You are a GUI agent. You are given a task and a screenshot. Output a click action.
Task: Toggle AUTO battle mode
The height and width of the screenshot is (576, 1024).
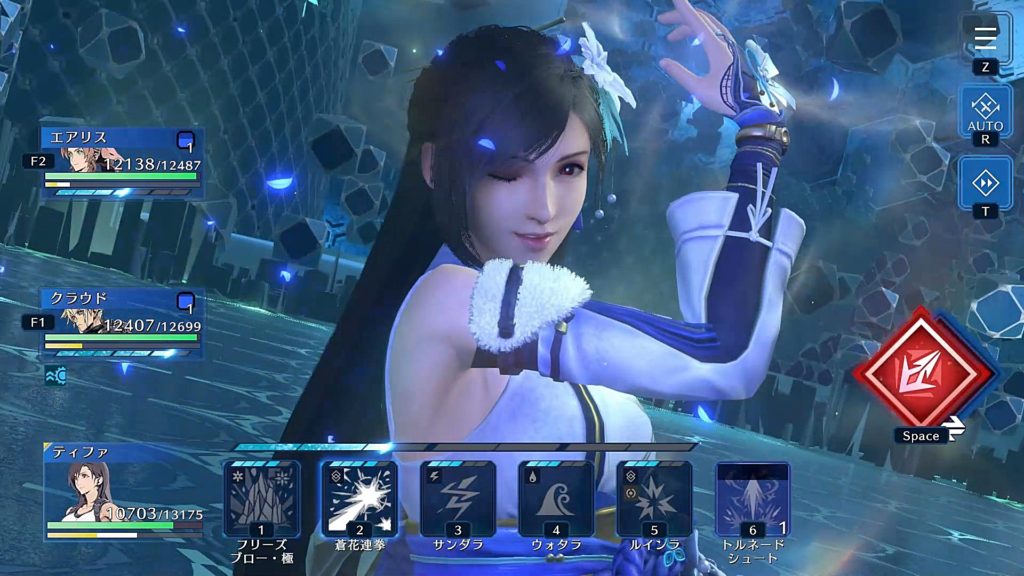[985, 108]
